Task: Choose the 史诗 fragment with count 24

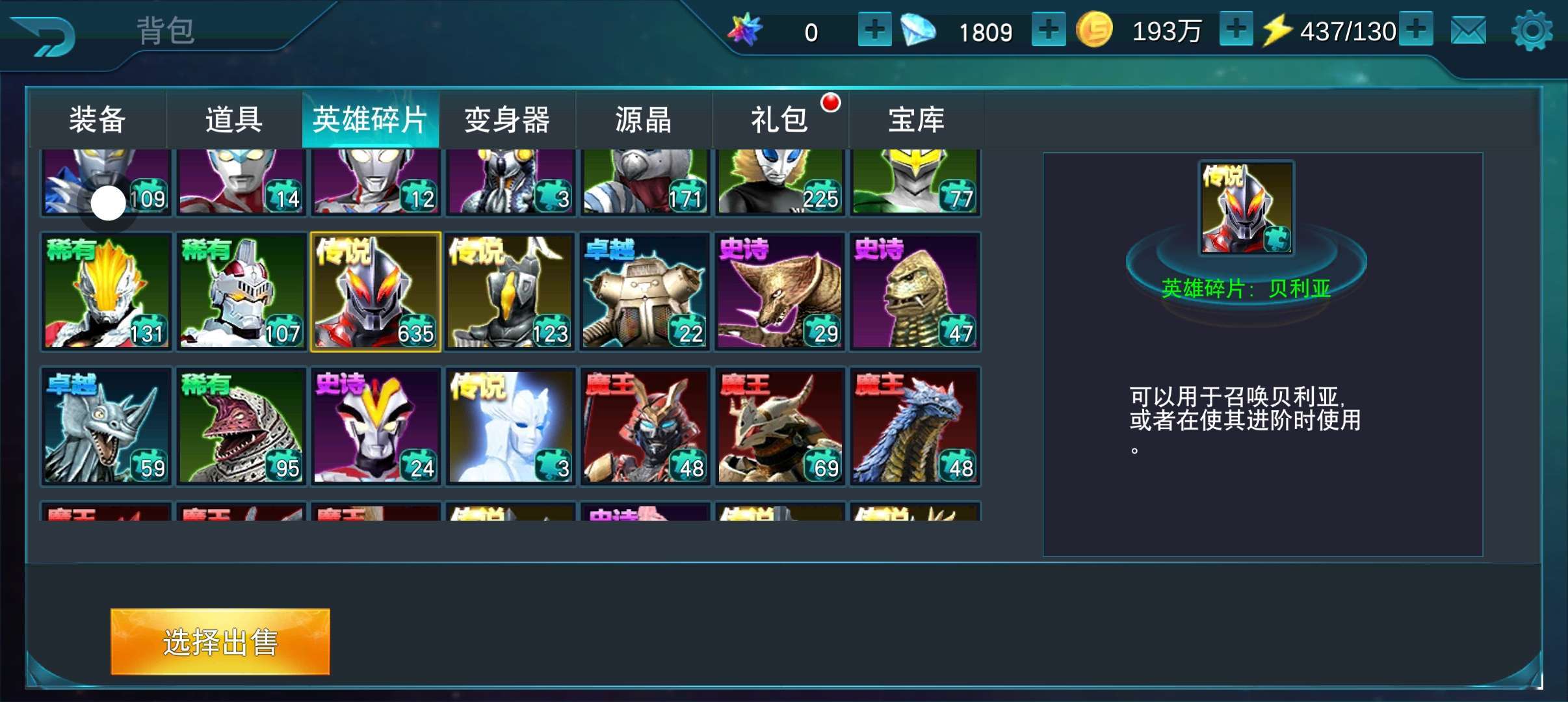Action: tap(376, 426)
